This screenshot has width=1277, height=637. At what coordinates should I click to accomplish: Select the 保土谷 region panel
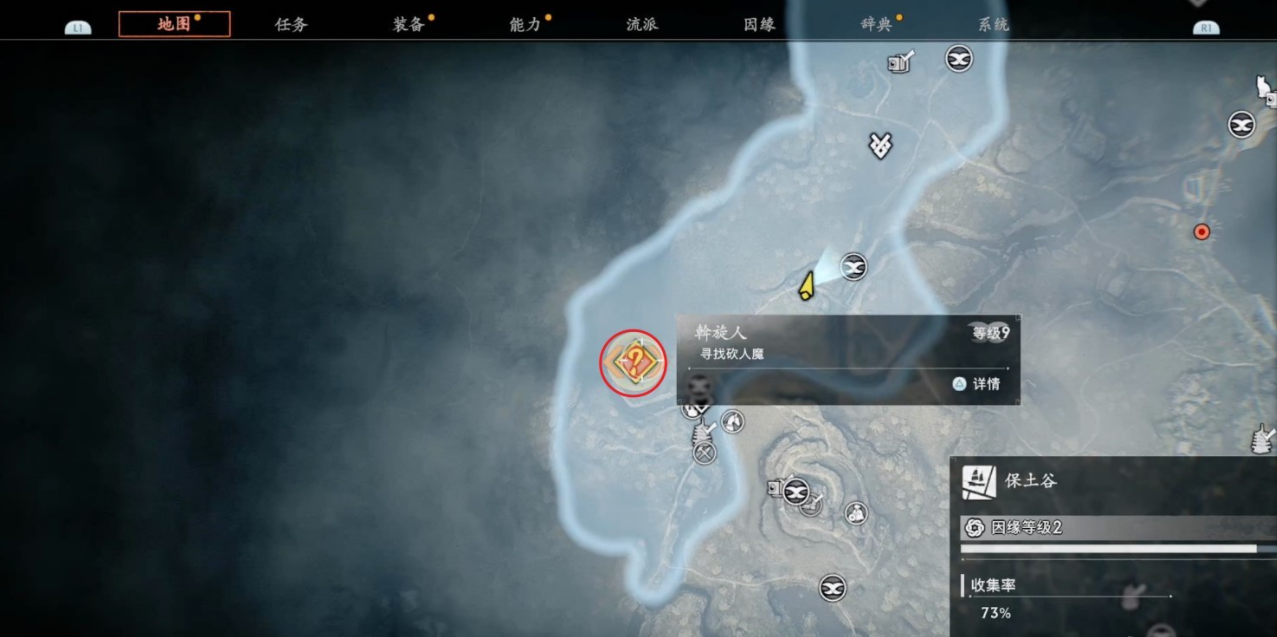pos(1113,481)
